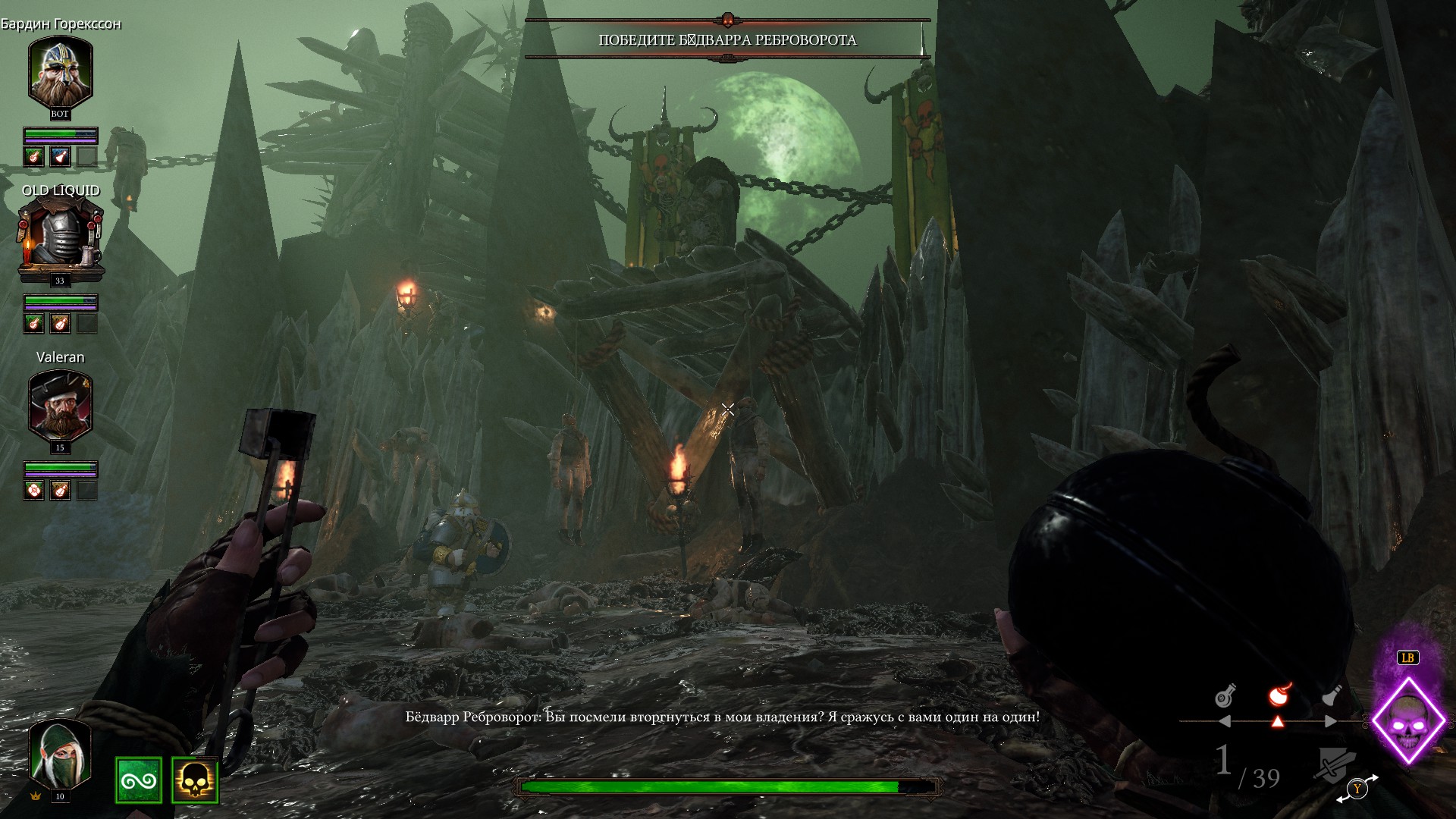
Task: Click the boss objective banner at top
Action: click(x=727, y=39)
